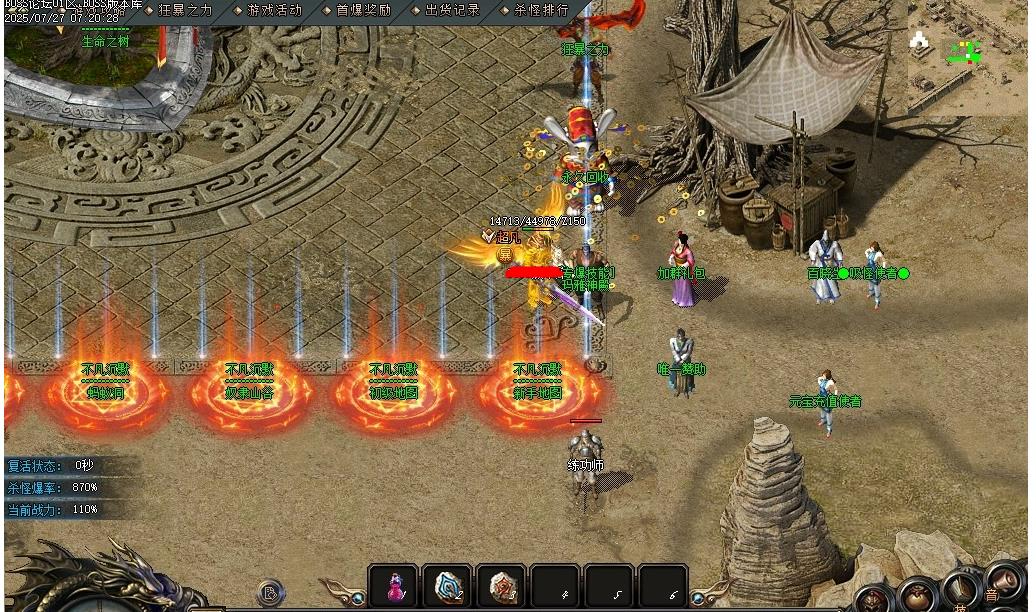Select the blue rune stone hotbar slot
Screen dimensions: 1036x612
pyautogui.click(x=447, y=586)
